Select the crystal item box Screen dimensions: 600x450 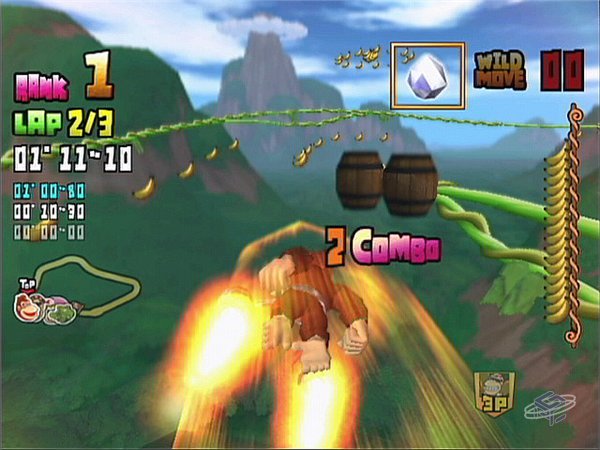coord(428,75)
